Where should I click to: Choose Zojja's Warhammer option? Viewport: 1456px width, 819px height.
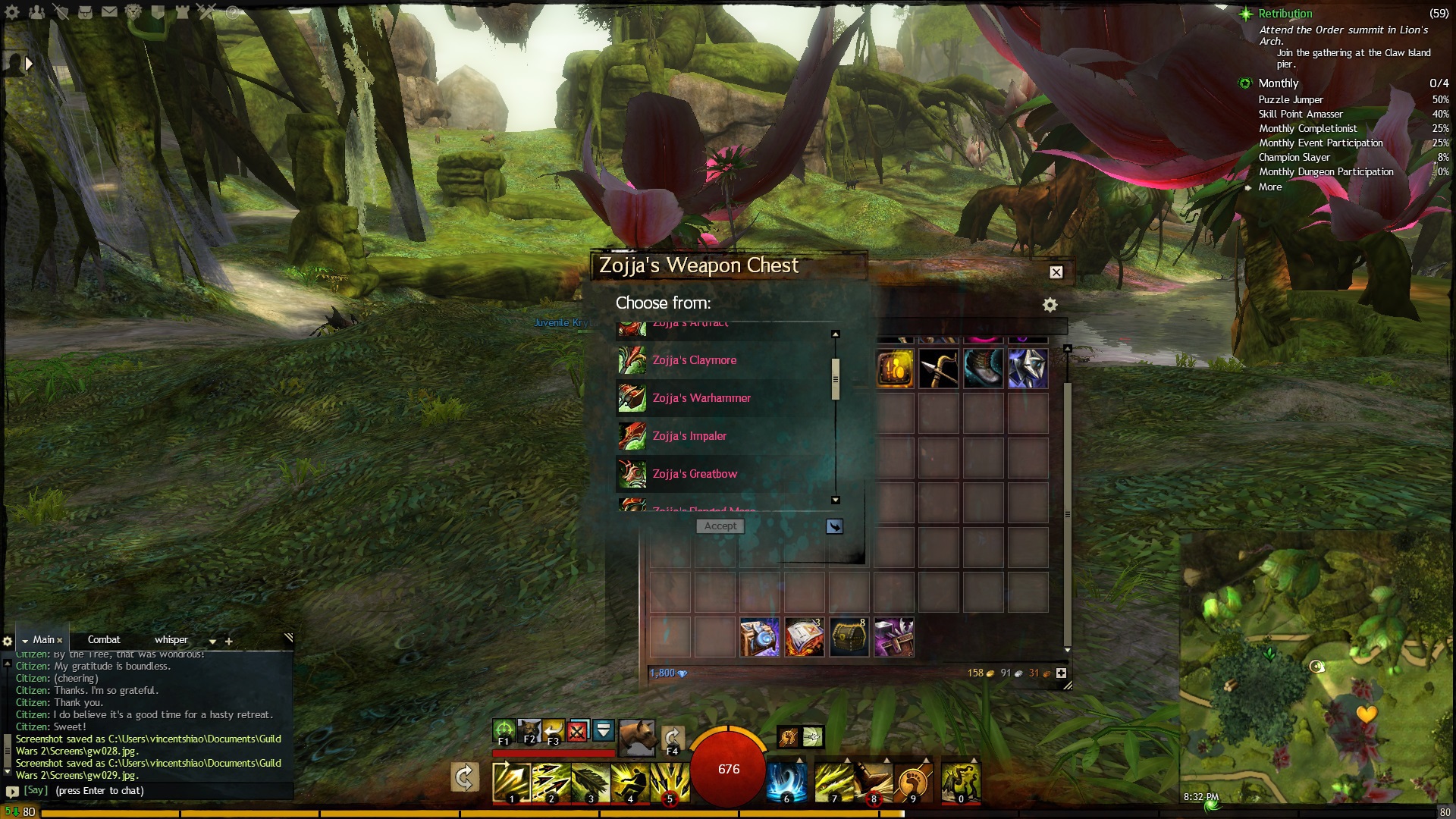(x=701, y=398)
